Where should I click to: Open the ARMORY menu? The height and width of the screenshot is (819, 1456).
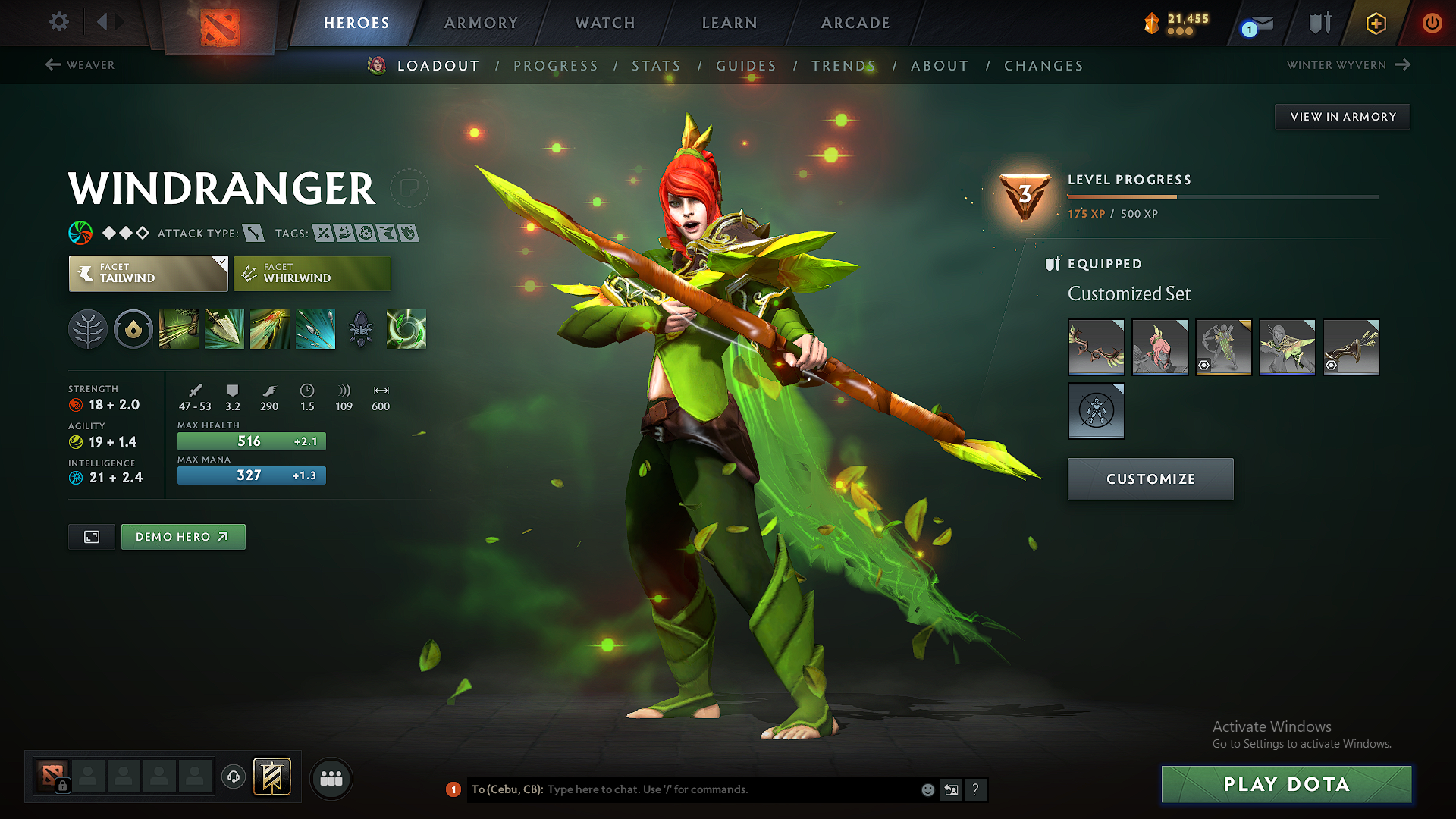click(x=481, y=23)
